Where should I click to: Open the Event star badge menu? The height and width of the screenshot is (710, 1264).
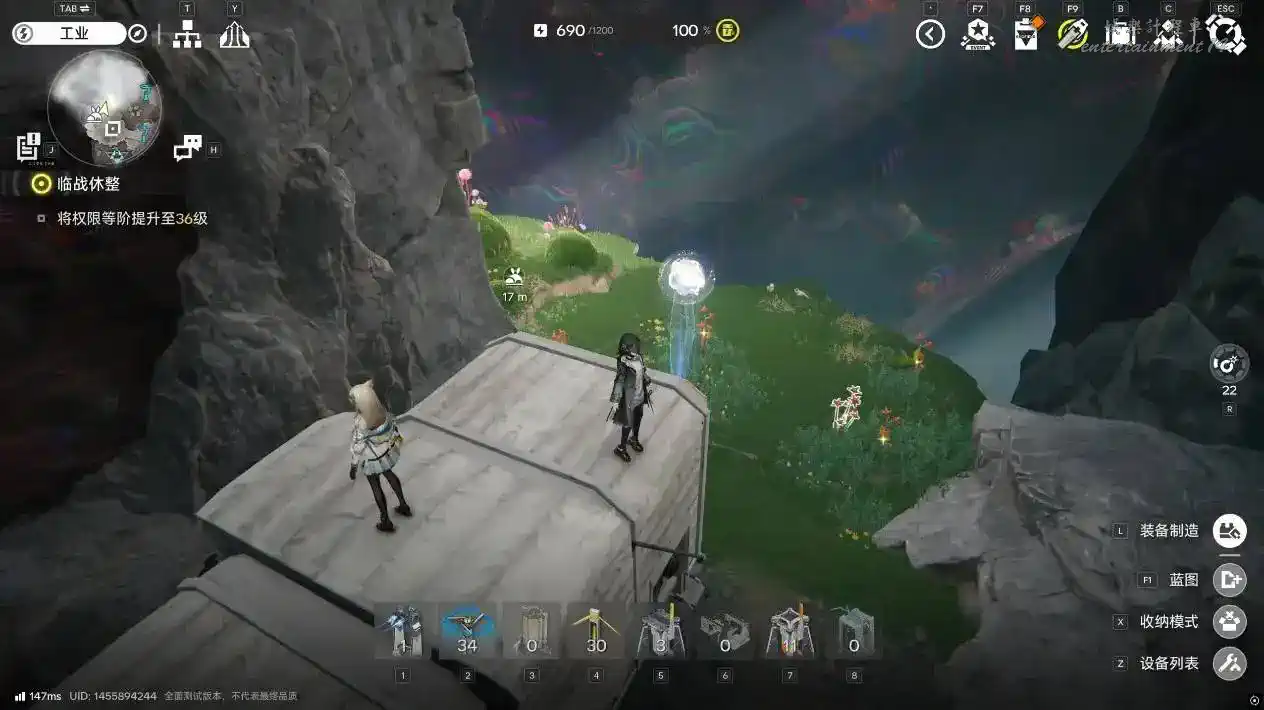pos(977,35)
